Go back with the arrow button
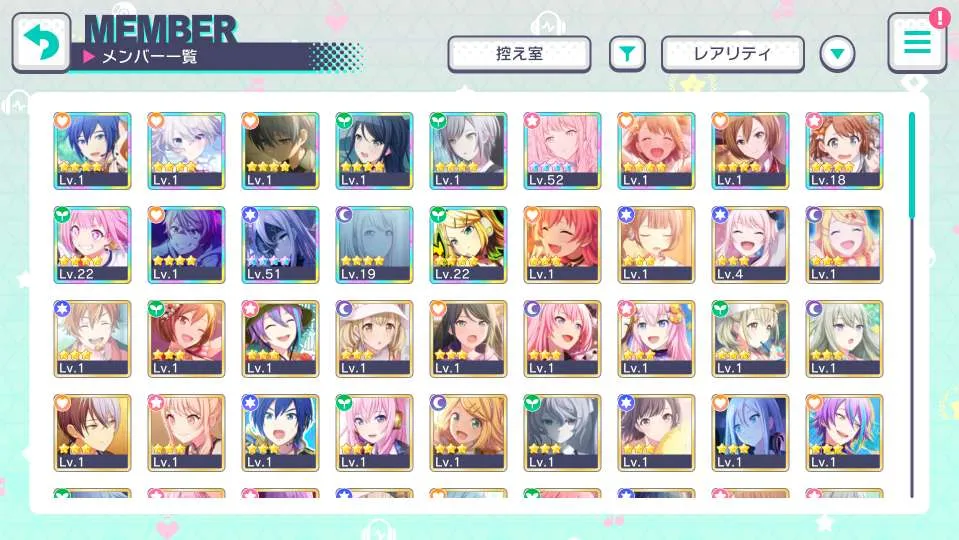959x540 pixels. [x=41, y=42]
